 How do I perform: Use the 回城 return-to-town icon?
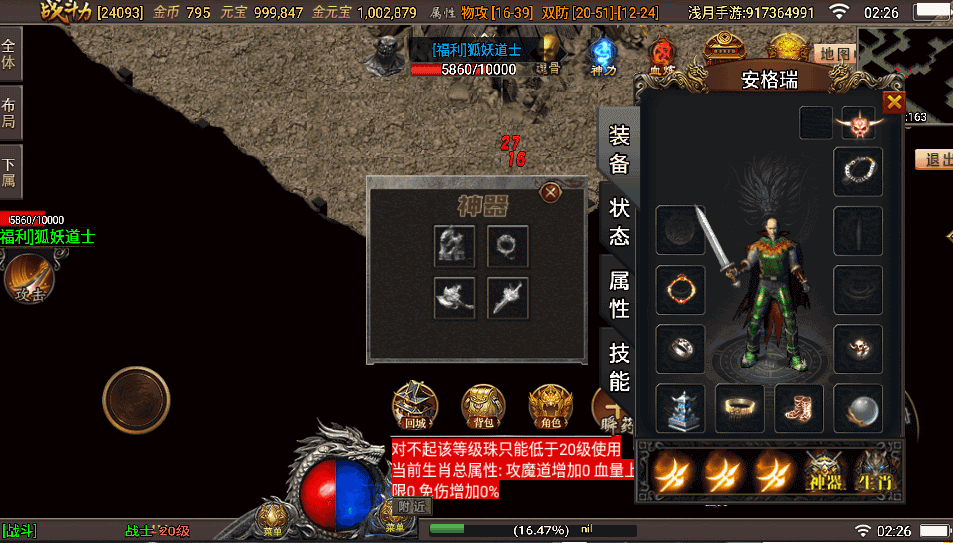[x=412, y=404]
